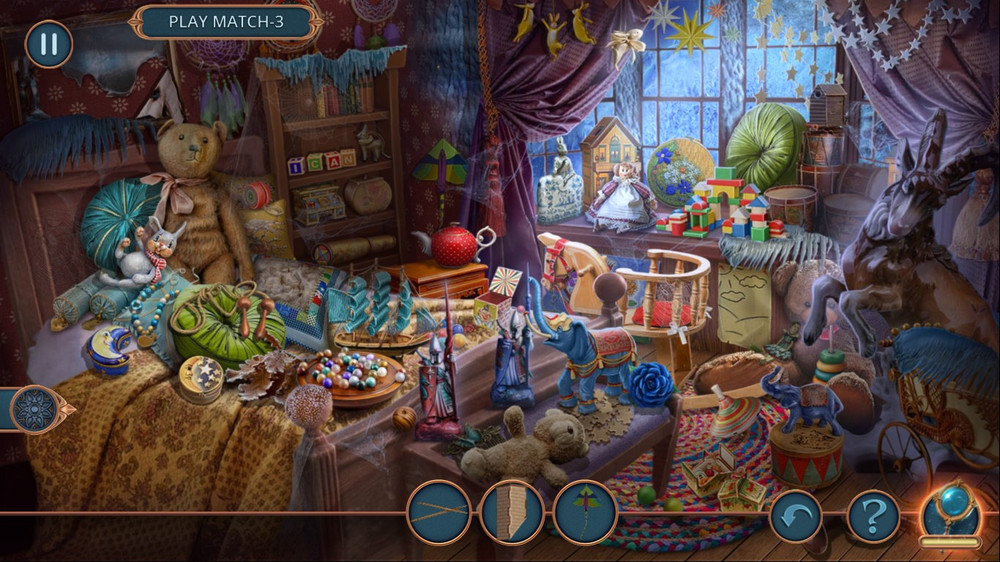
Task: Select the crossed sticks item slot
Action: 439,513
